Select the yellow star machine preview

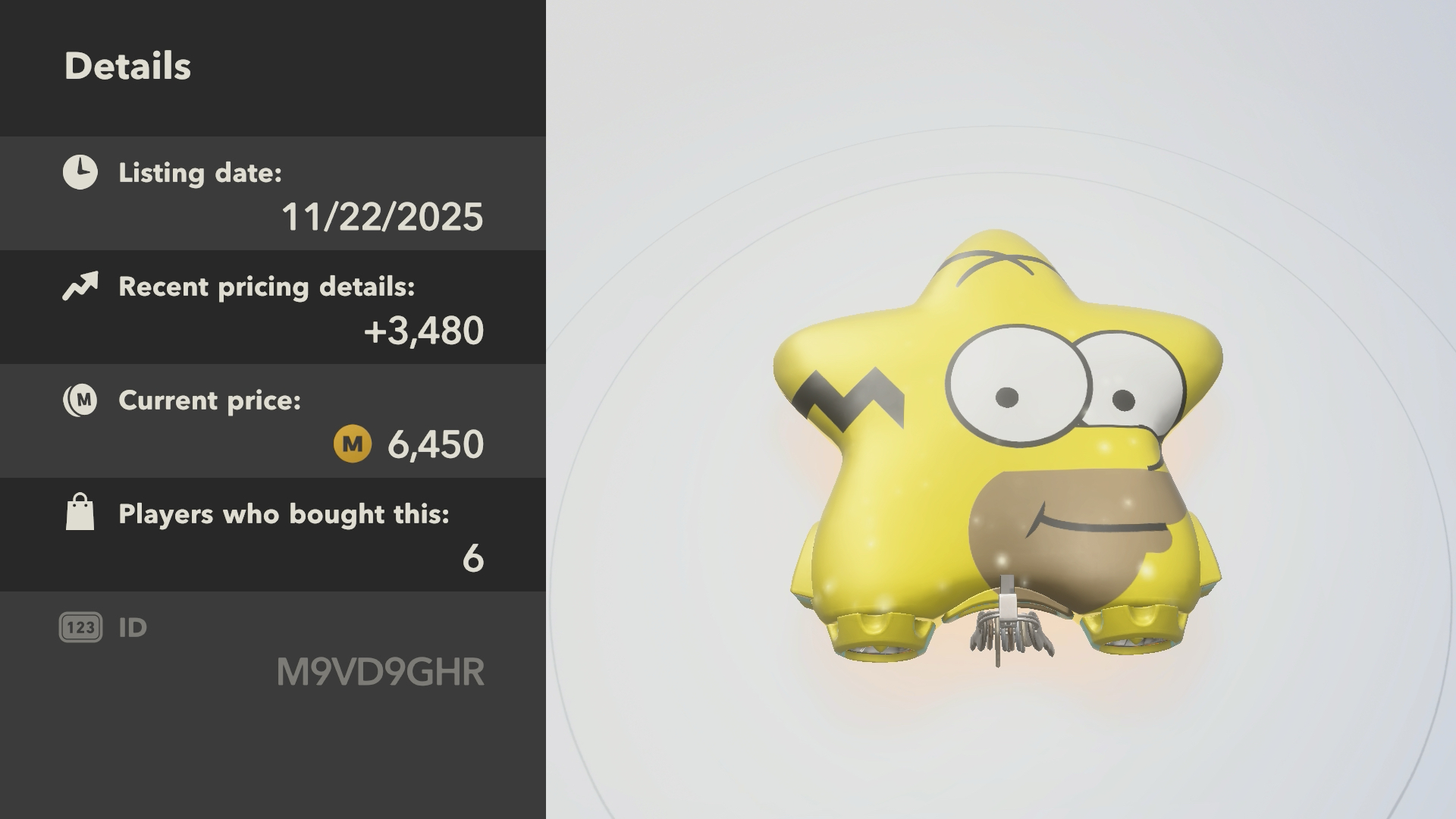pos(998,447)
